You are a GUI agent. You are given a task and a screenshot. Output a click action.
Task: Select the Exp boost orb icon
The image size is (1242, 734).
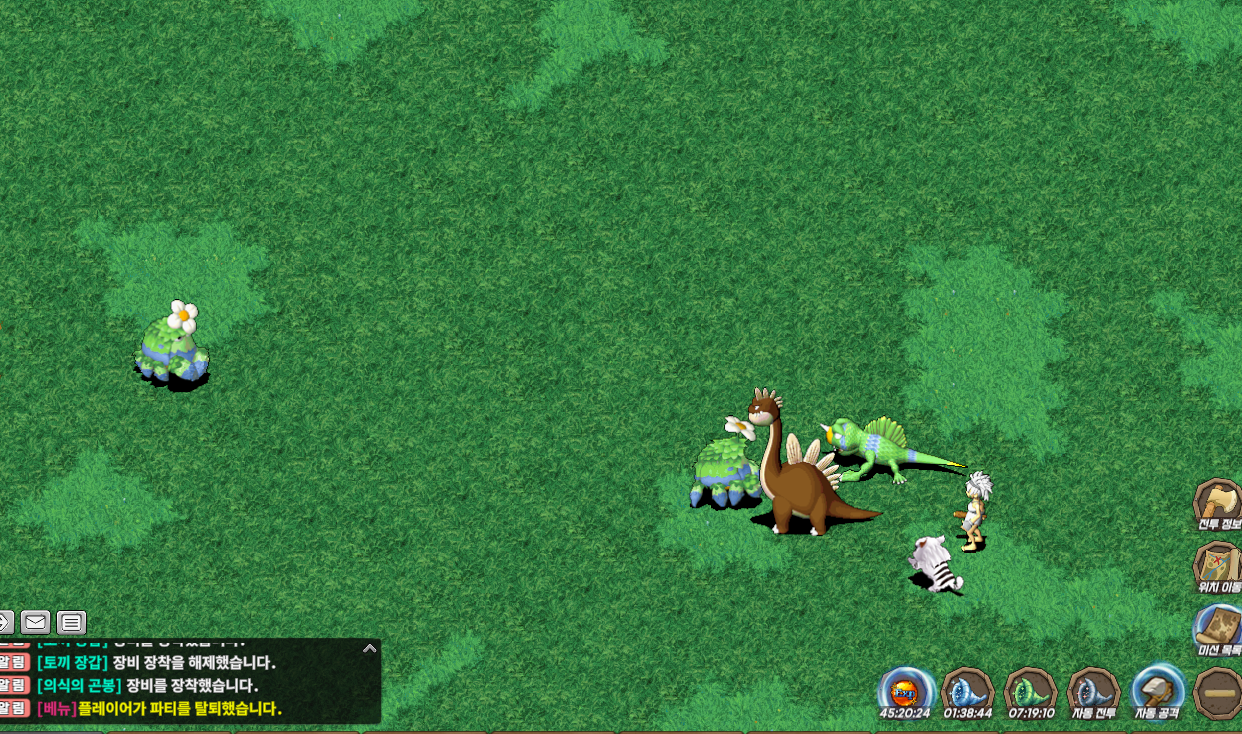click(905, 691)
